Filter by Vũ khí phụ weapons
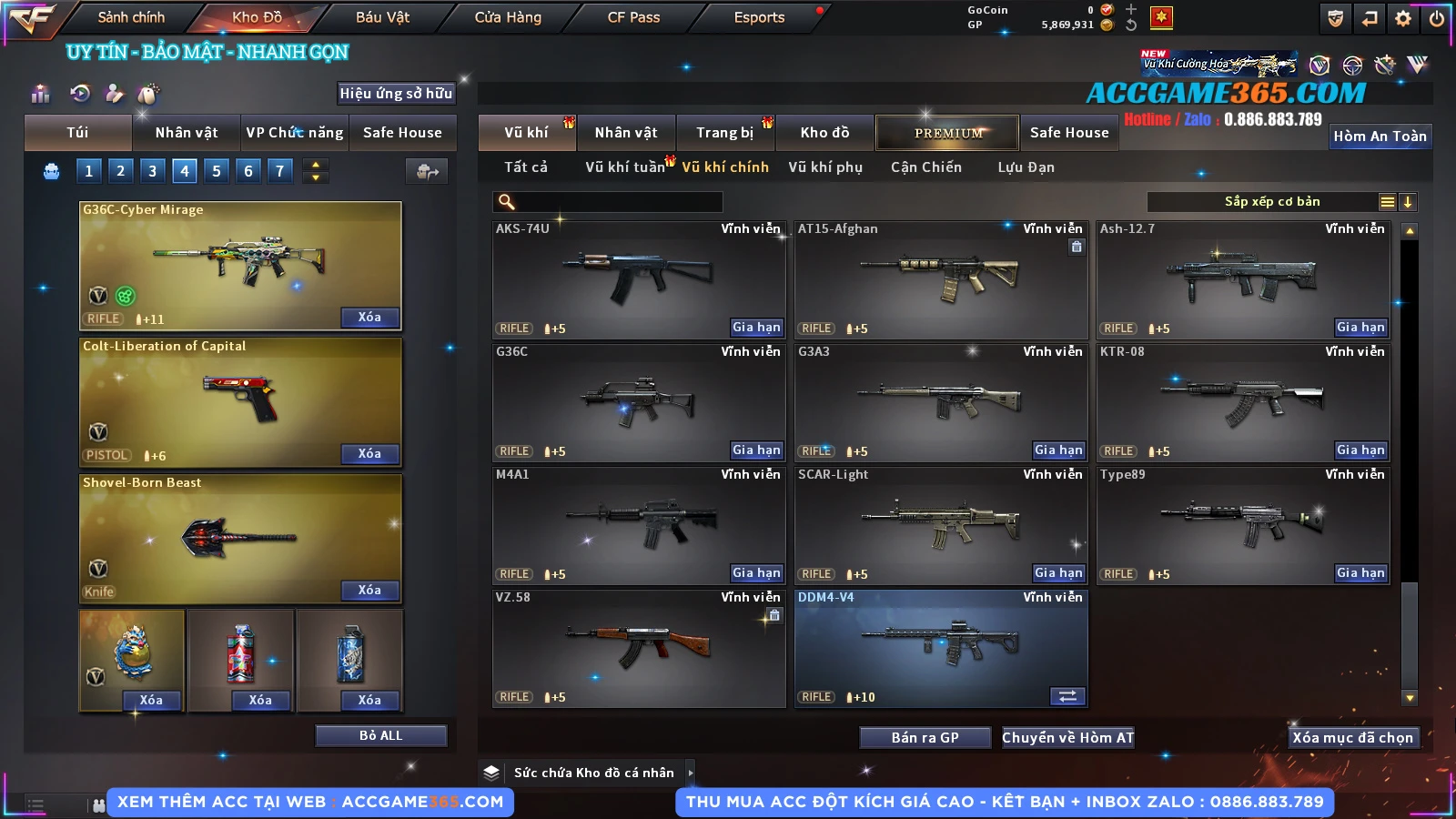Screen dimensions: 1456x819 [825, 167]
